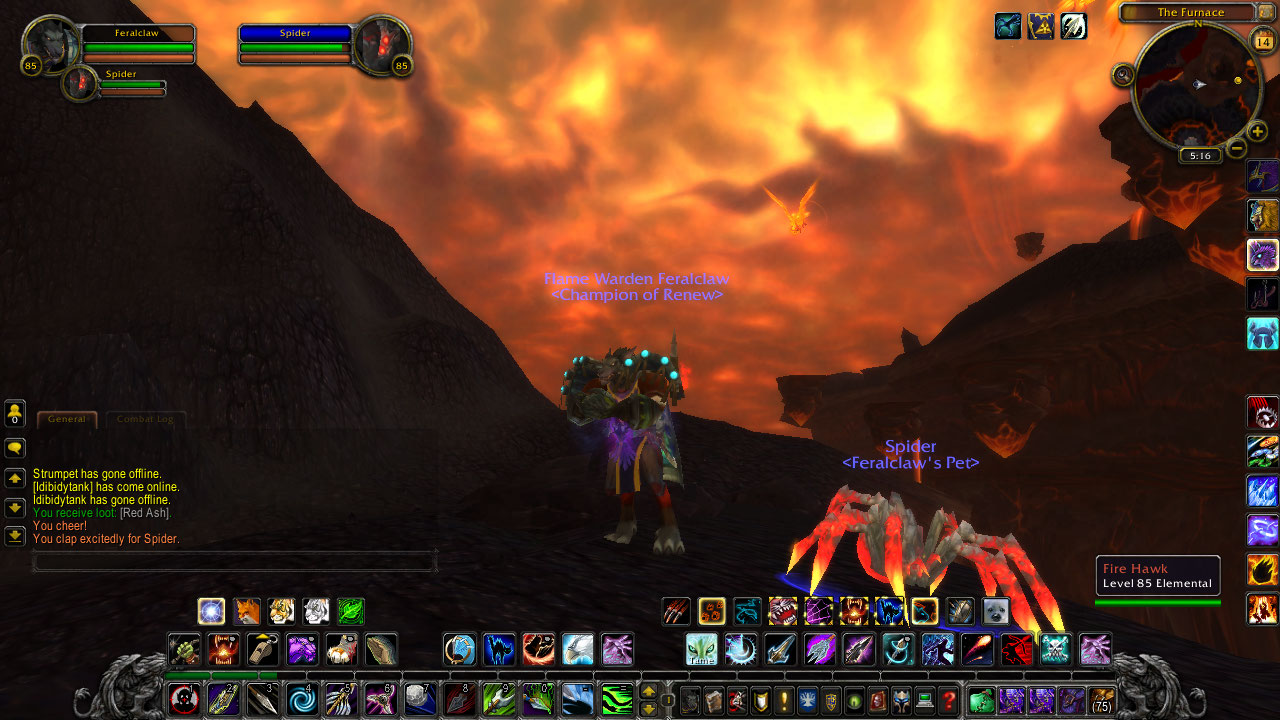Page the action bar up with yellow arrow
Viewport: 1280px width, 720px height.
point(648,691)
